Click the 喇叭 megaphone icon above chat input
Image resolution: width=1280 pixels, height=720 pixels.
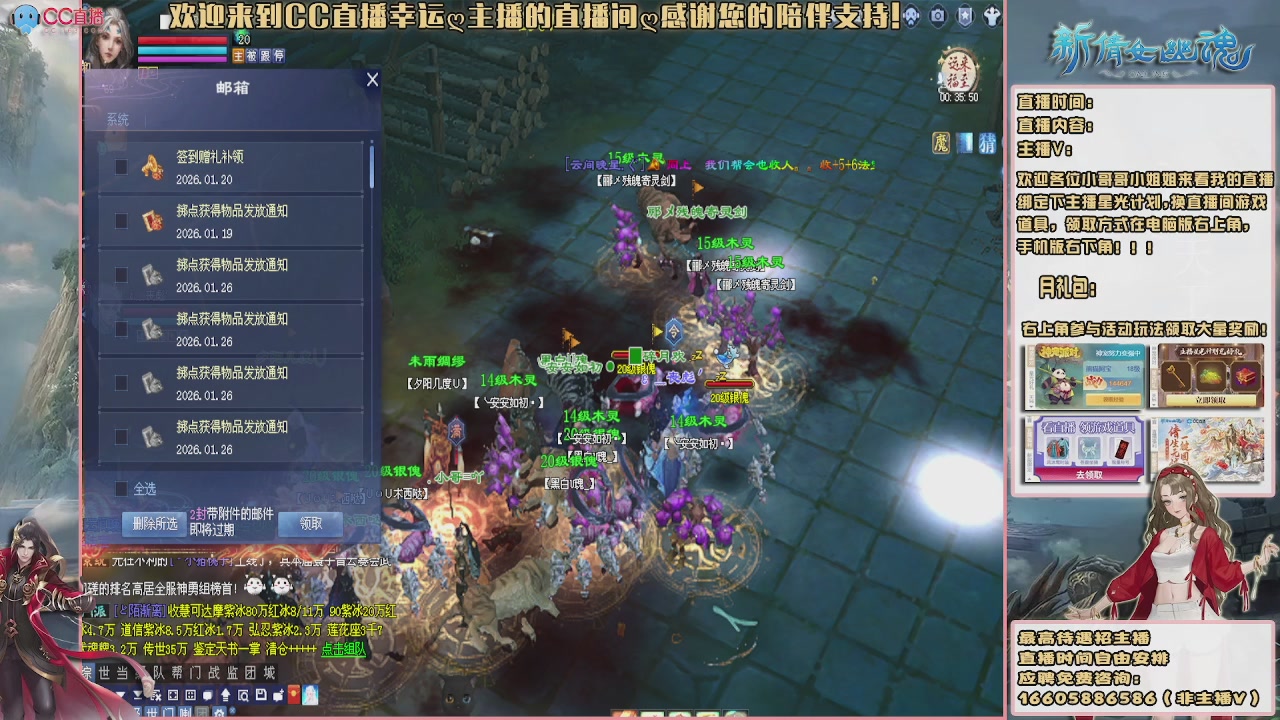click(x=185, y=710)
